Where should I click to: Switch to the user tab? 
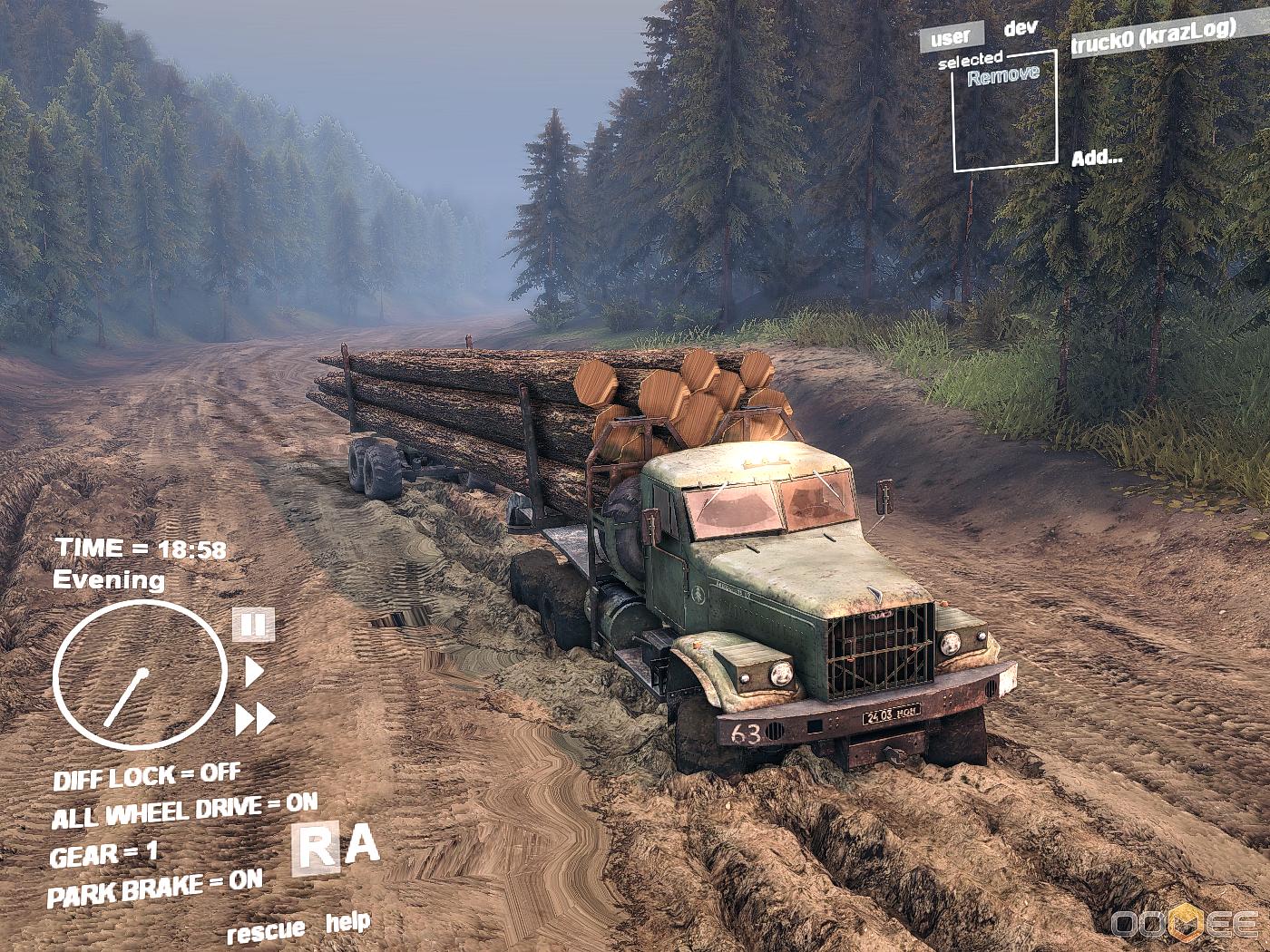[x=951, y=38]
